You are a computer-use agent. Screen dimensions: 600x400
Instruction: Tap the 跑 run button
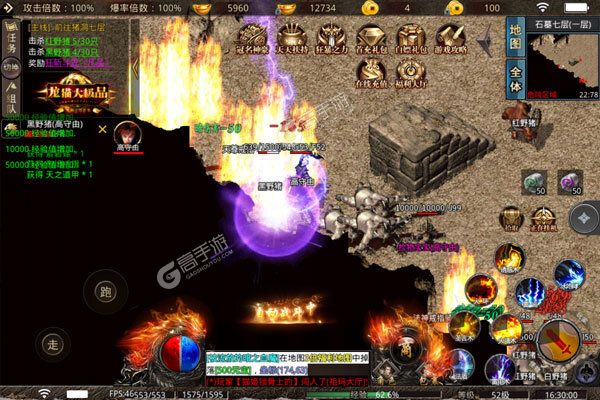point(104,292)
